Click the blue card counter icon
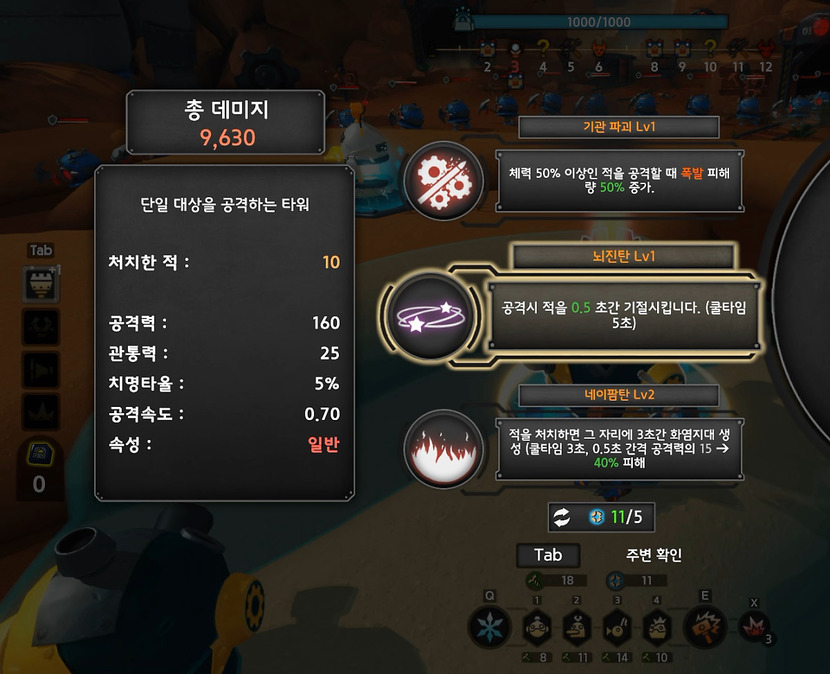830x674 pixels. coord(39,452)
